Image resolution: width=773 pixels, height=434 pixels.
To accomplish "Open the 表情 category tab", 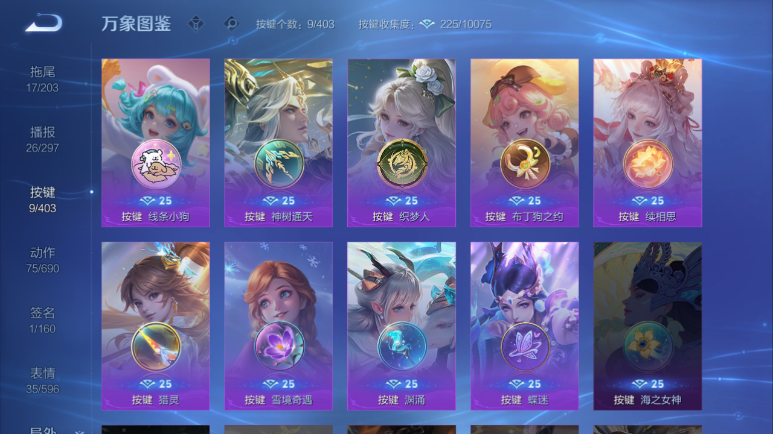I will 42,380.
